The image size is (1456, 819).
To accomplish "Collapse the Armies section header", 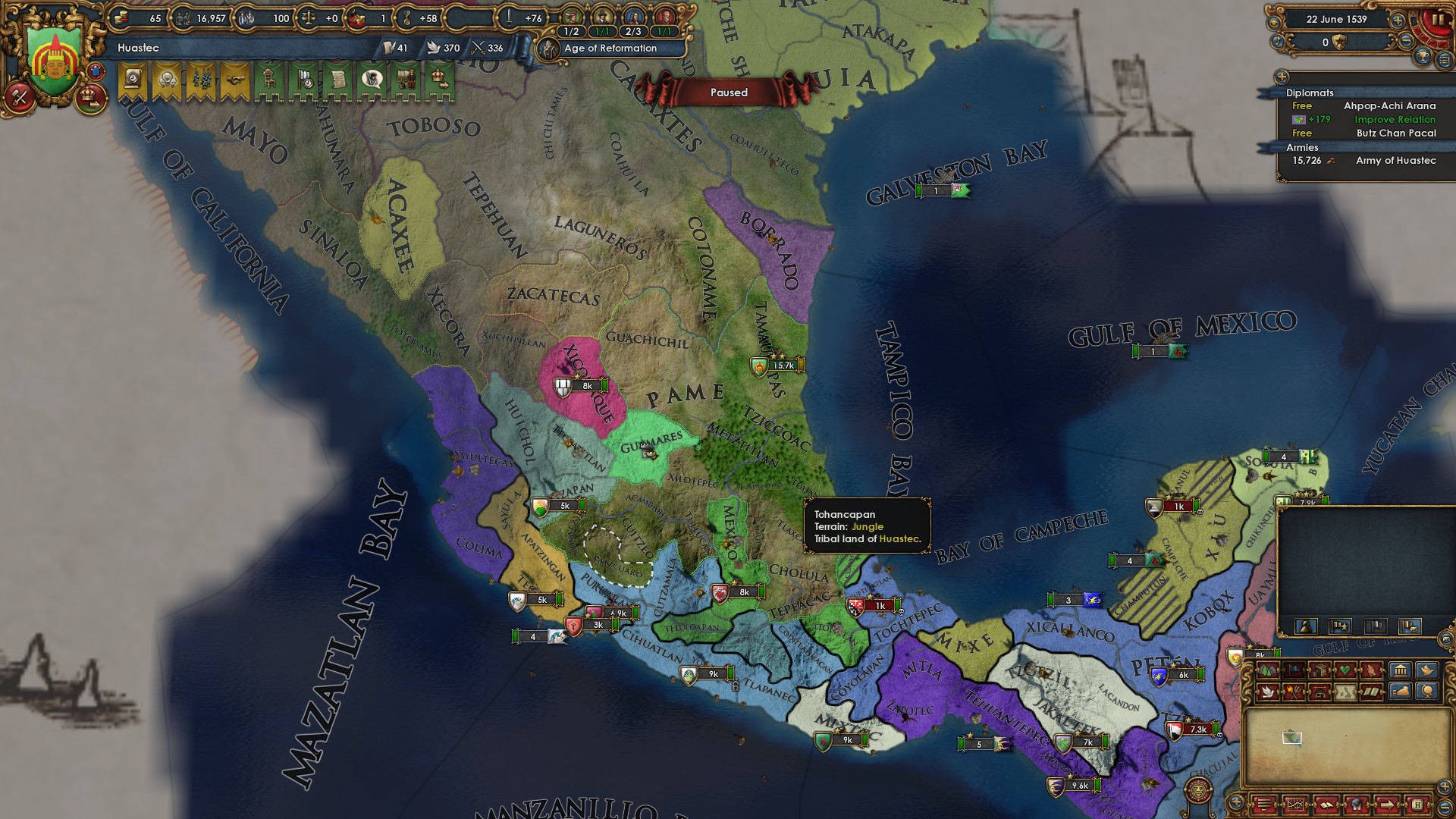I will click(1304, 148).
